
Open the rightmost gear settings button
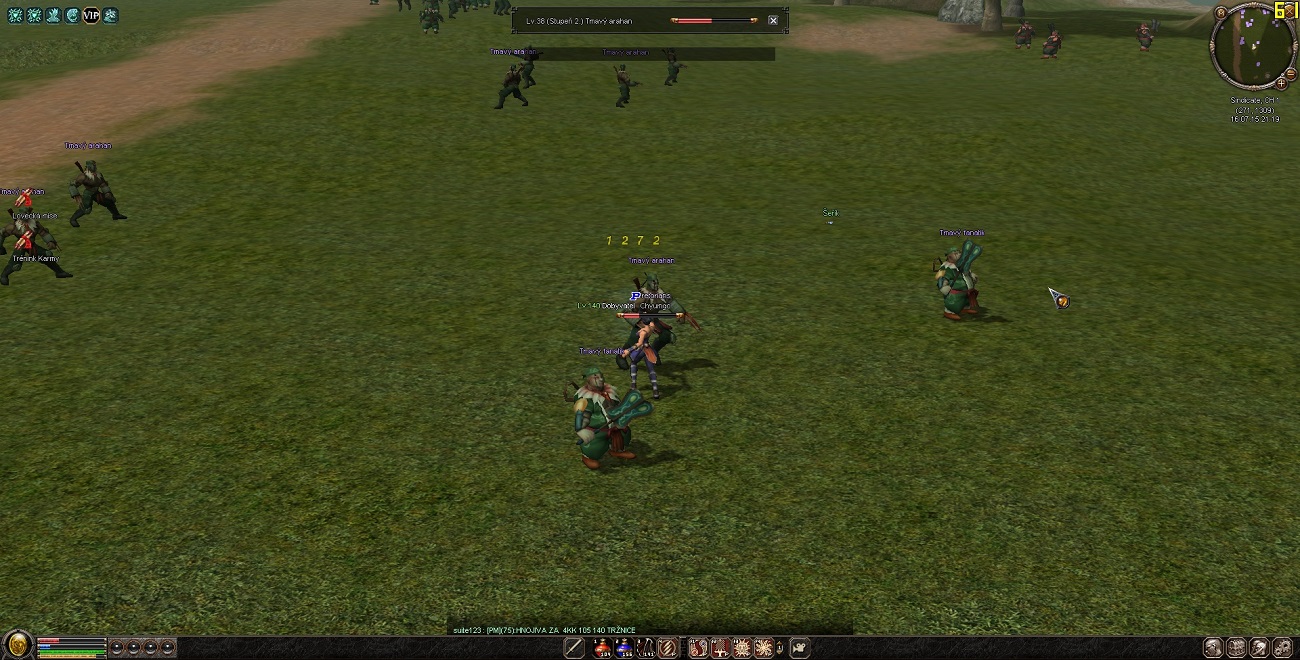[1283, 648]
